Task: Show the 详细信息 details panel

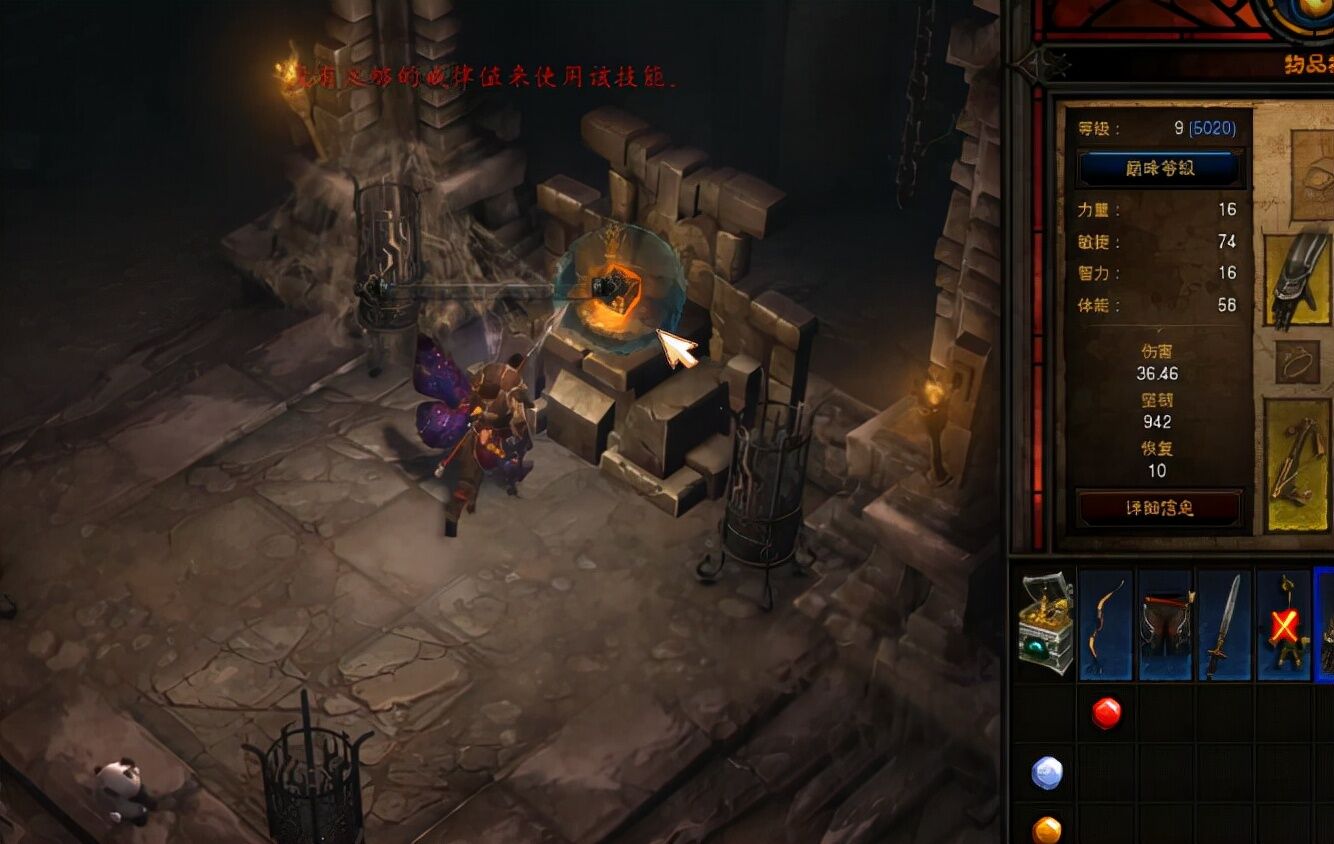Action: click(x=1160, y=508)
